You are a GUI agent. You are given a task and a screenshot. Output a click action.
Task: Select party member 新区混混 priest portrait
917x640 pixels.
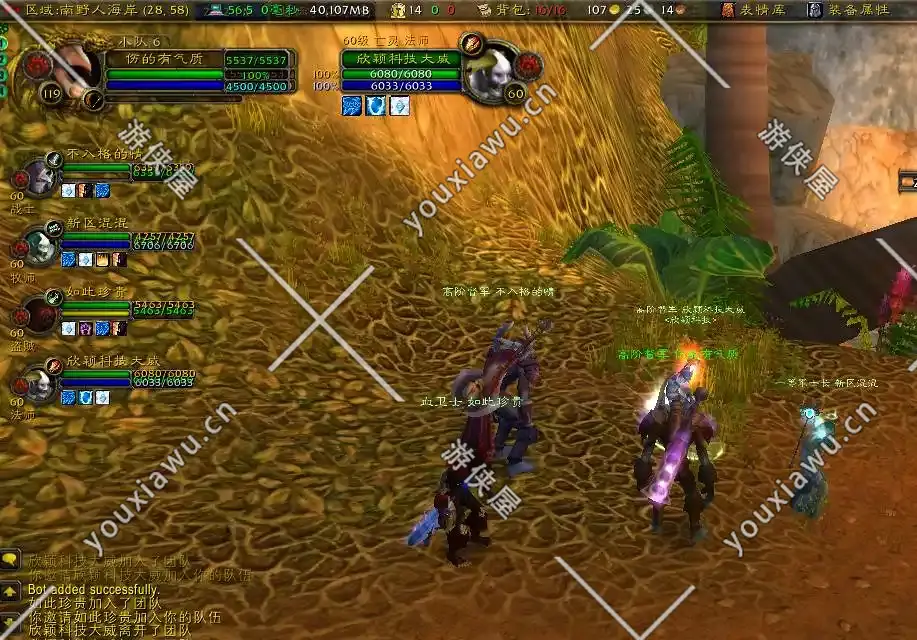(x=41, y=243)
